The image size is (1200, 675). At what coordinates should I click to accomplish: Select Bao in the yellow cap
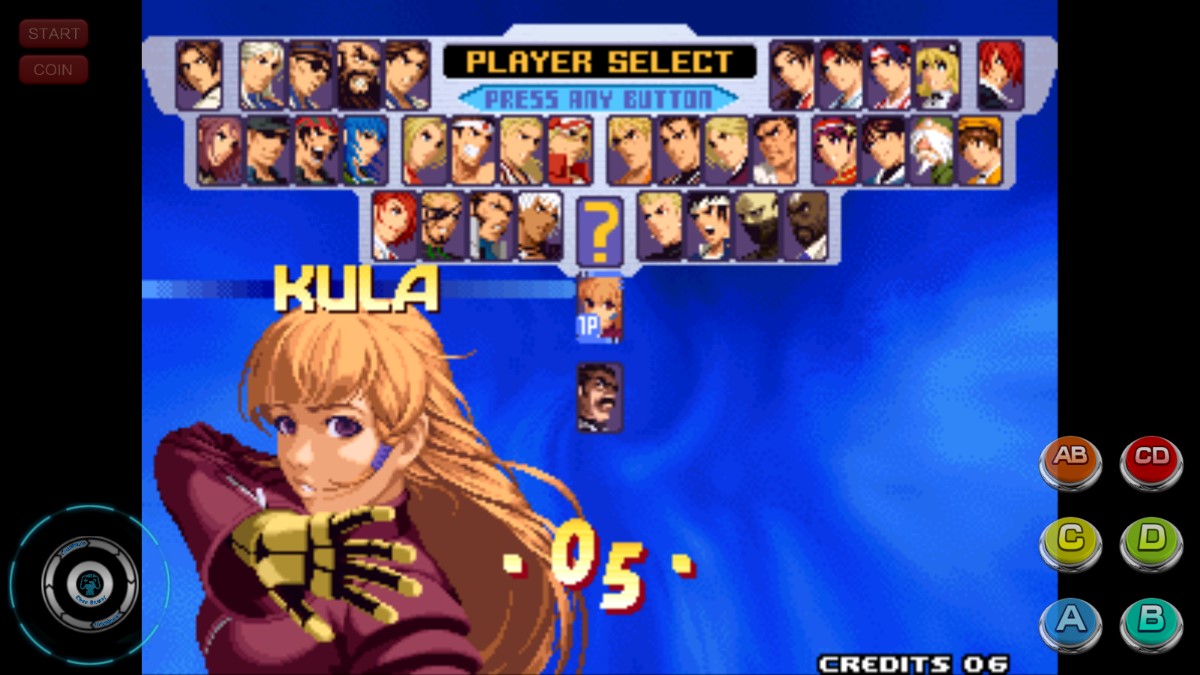point(980,150)
